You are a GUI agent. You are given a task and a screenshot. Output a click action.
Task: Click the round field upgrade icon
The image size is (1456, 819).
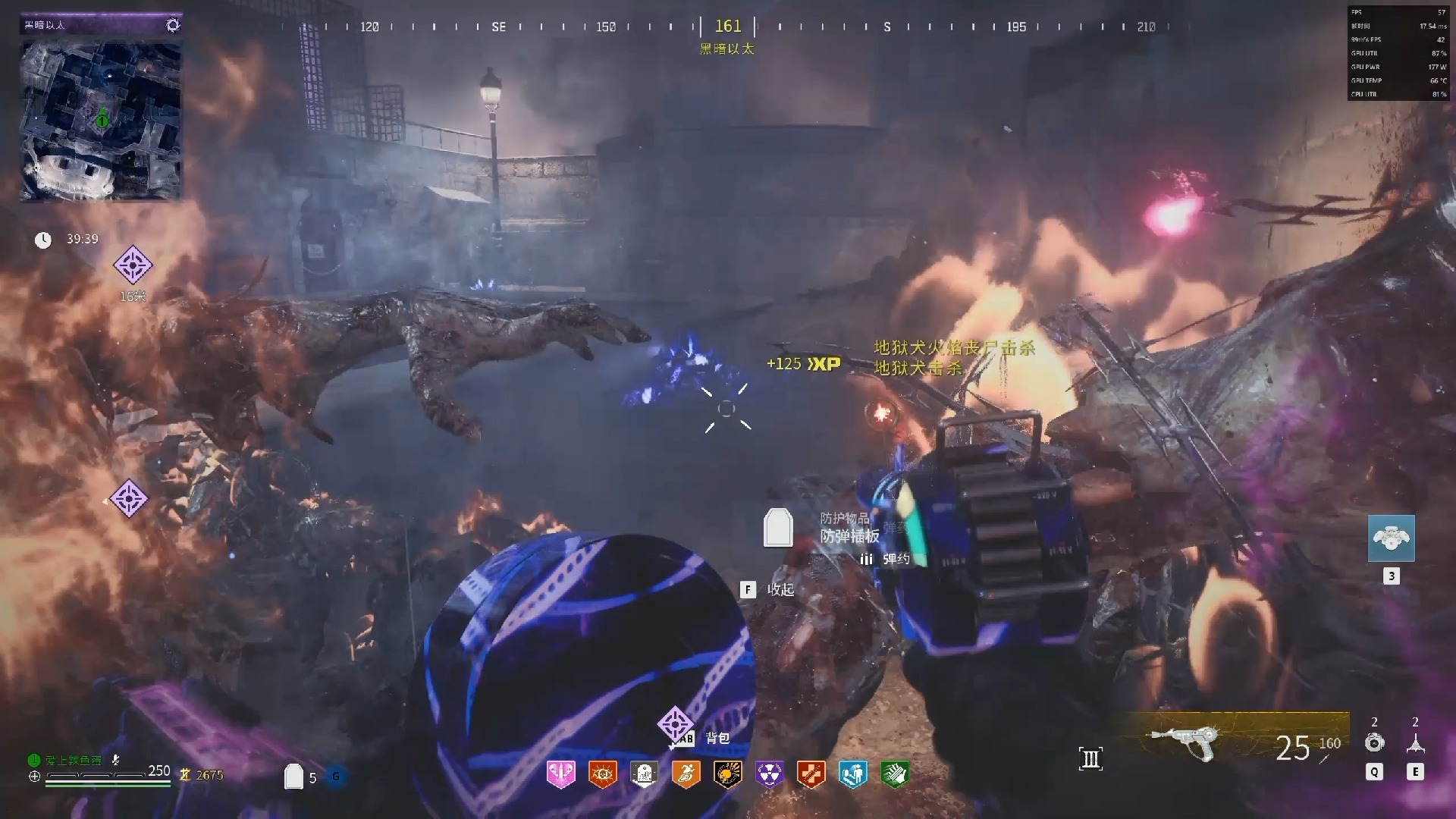click(336, 776)
